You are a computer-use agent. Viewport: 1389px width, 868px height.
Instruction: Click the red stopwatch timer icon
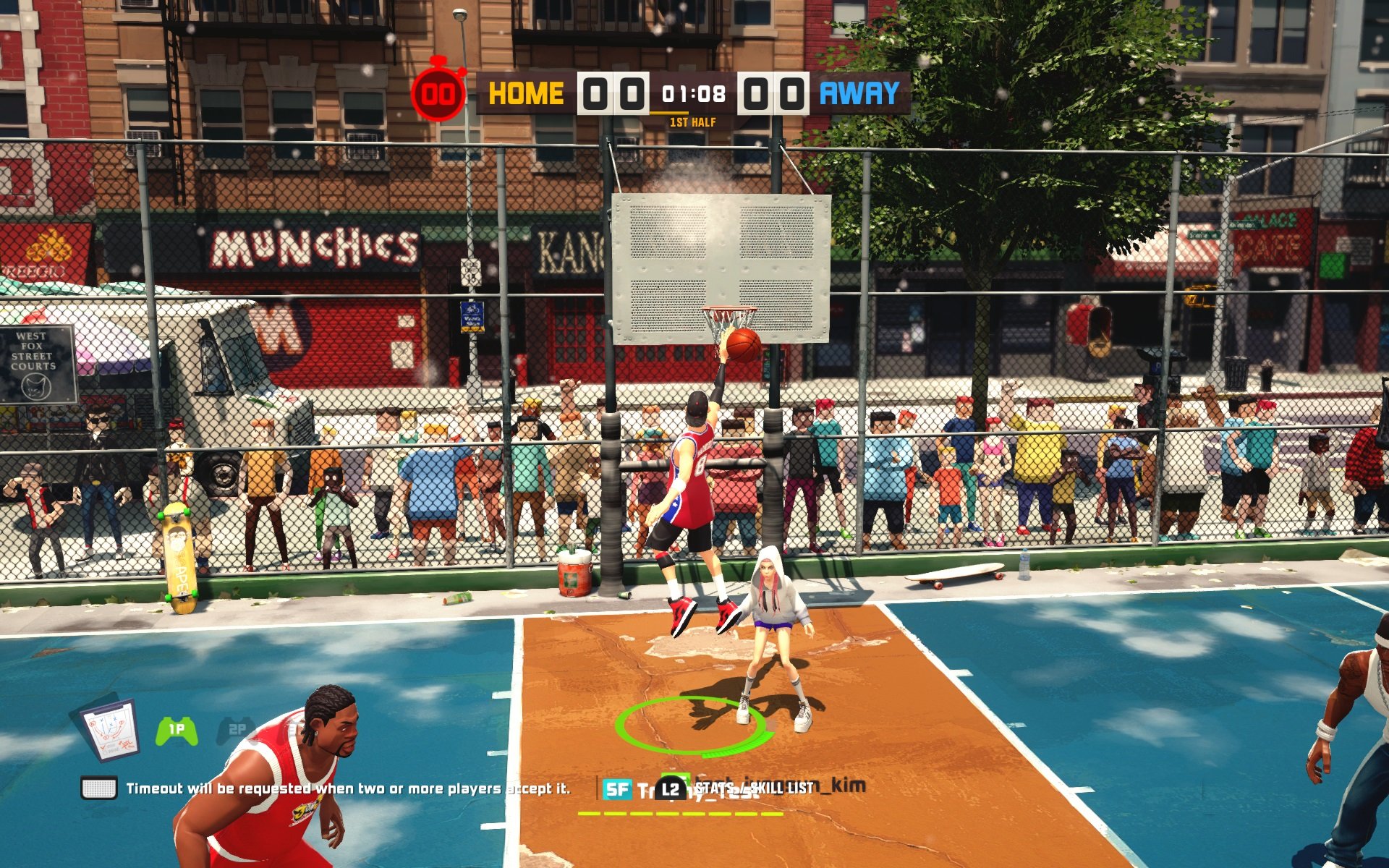(440, 93)
